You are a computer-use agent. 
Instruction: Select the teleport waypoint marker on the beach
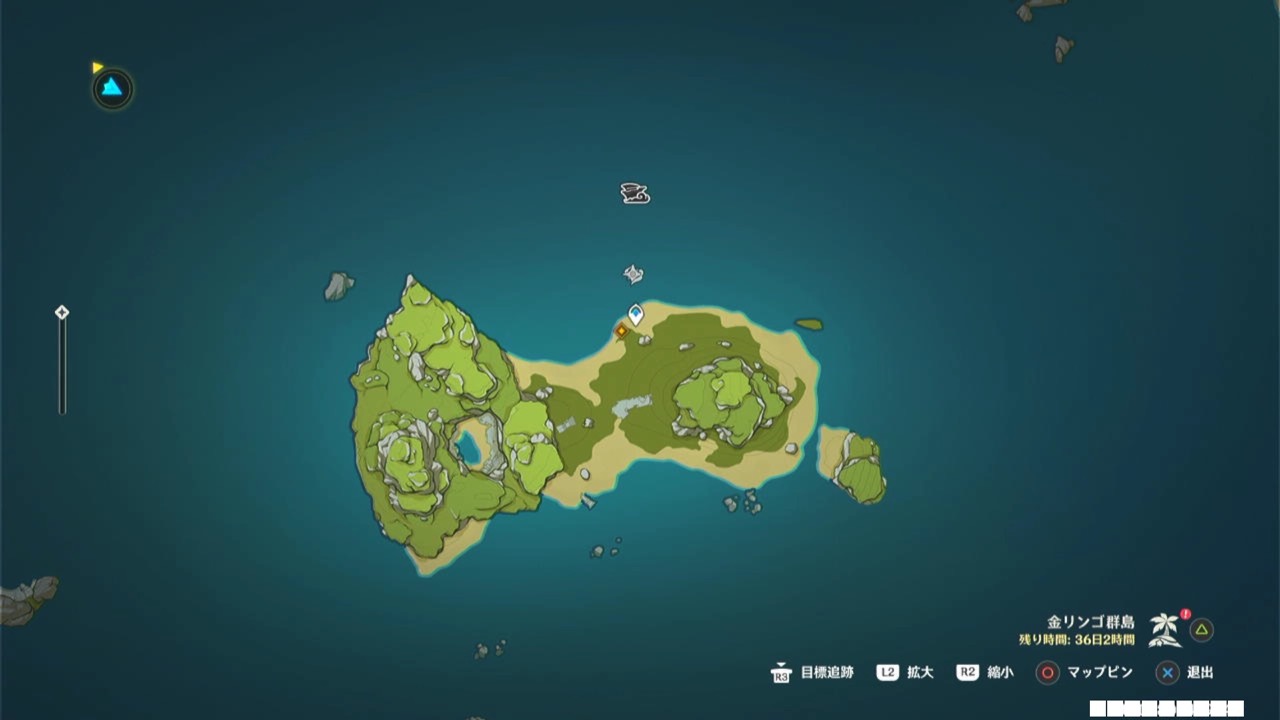(634, 313)
